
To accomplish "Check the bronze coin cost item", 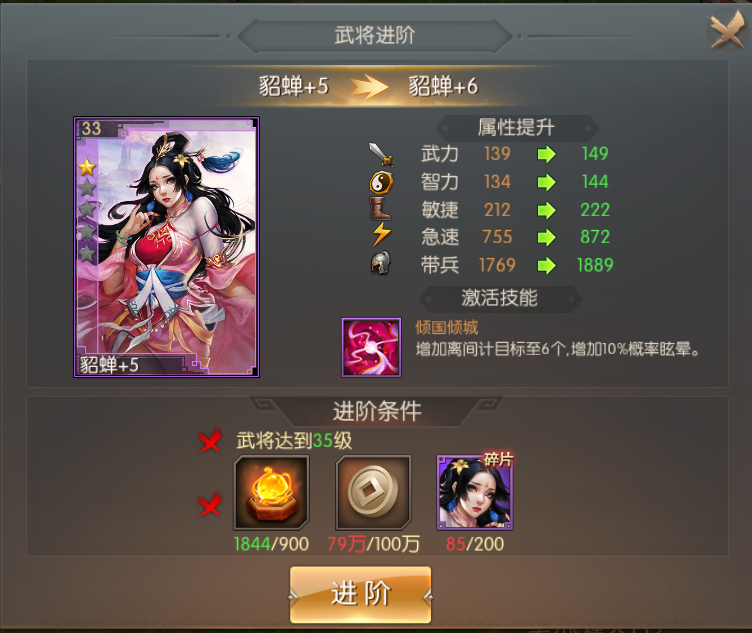I will (373, 492).
